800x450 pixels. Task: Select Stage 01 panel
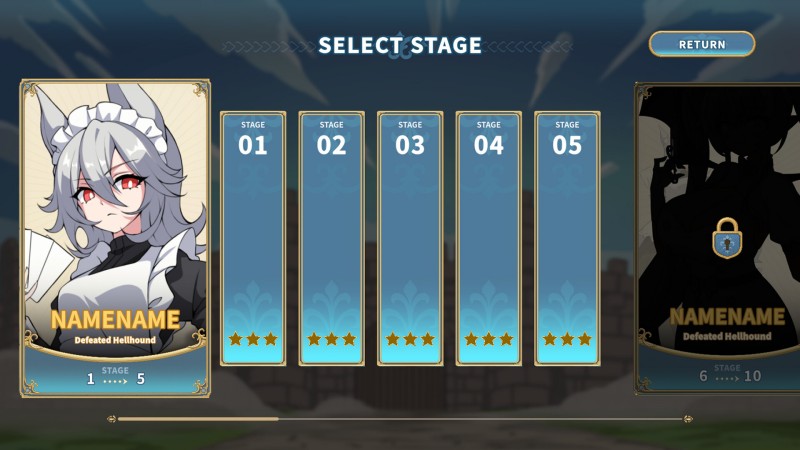point(253,238)
